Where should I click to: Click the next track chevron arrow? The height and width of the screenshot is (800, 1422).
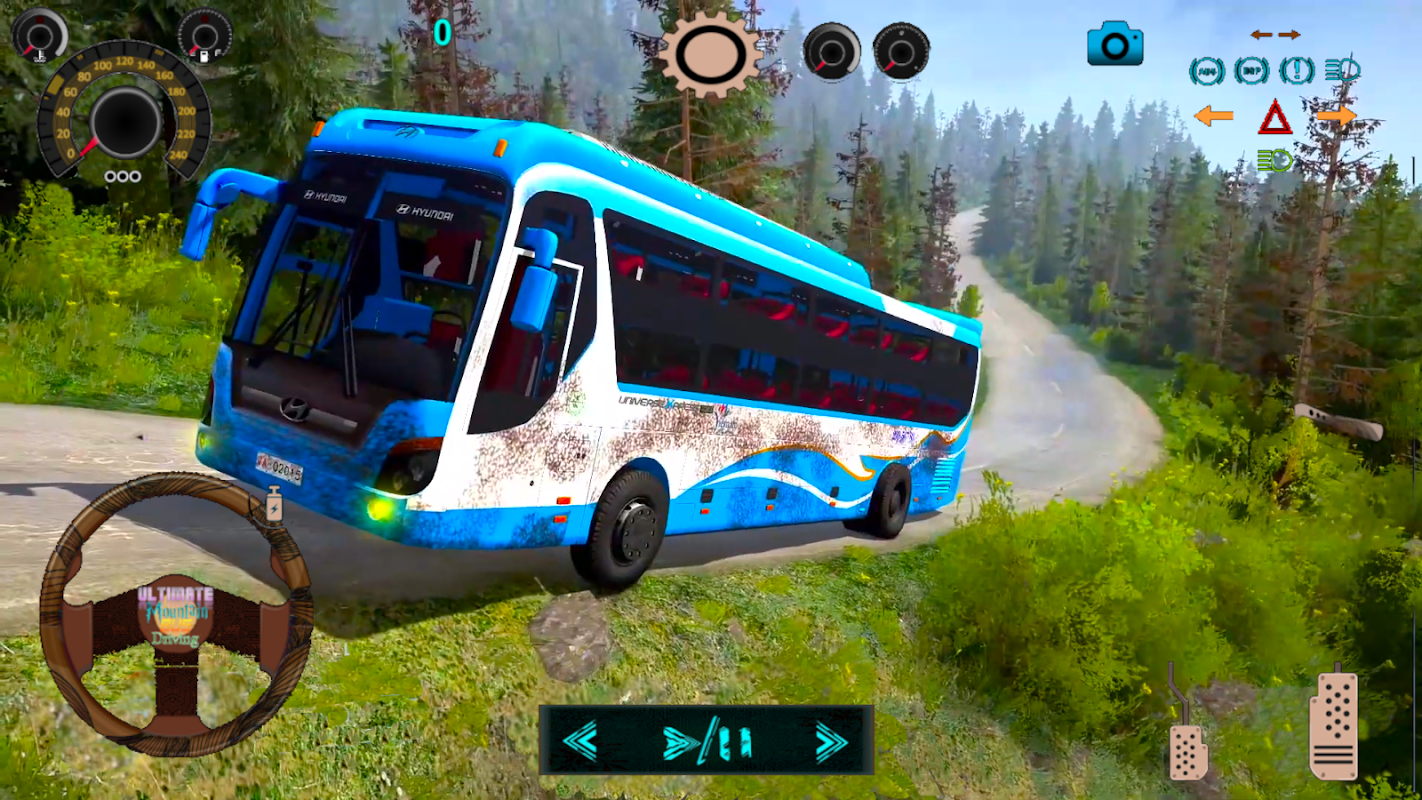click(x=830, y=741)
